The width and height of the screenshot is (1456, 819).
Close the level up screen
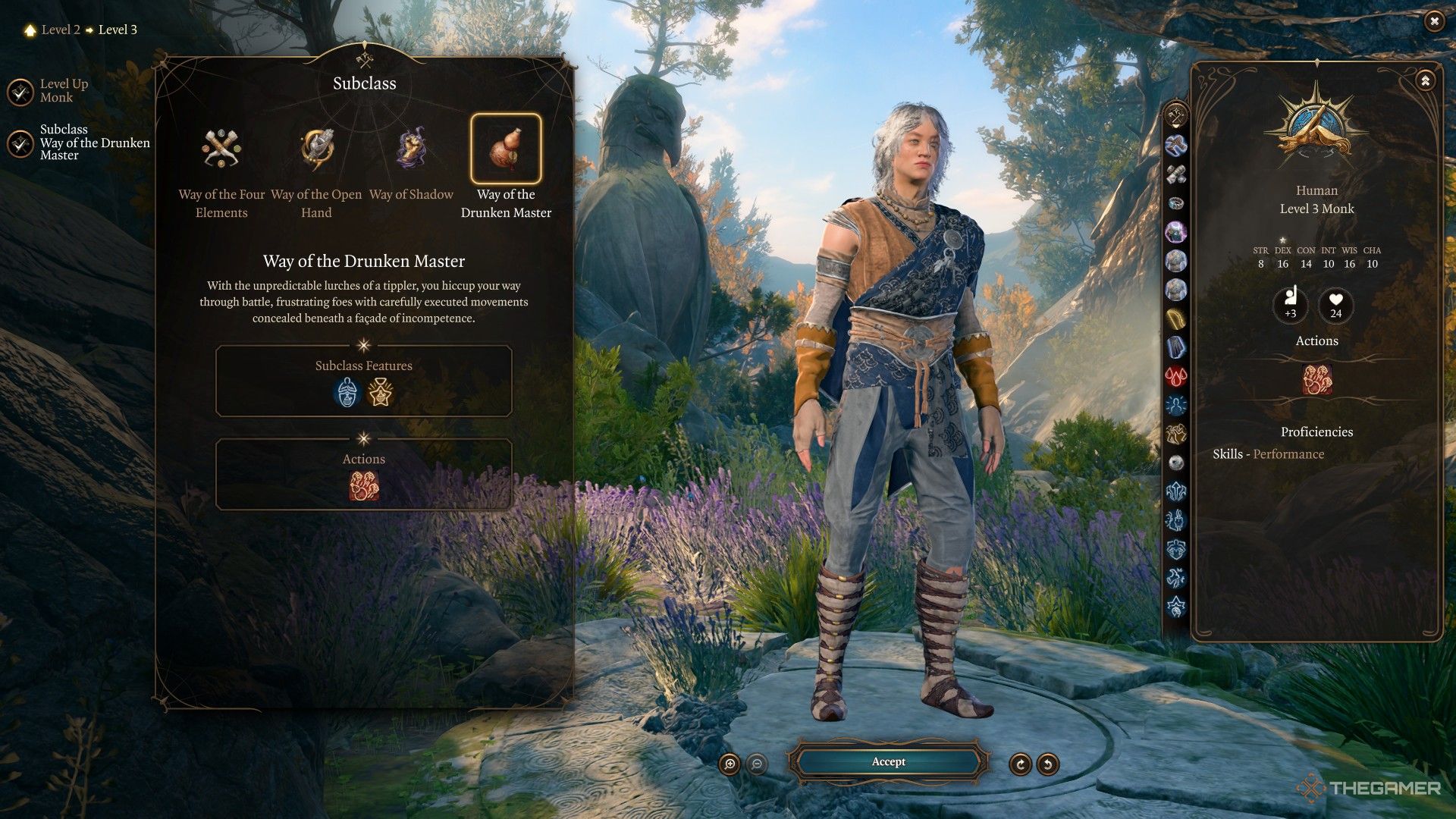1433,21
